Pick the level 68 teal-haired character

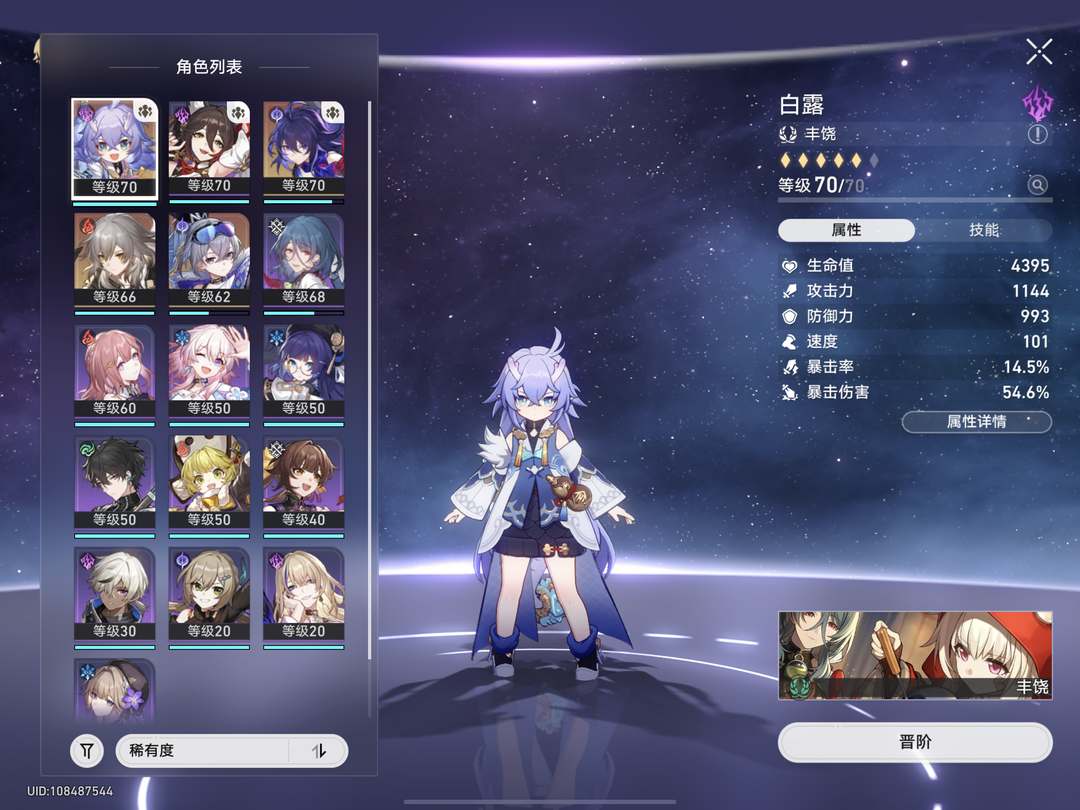304,260
